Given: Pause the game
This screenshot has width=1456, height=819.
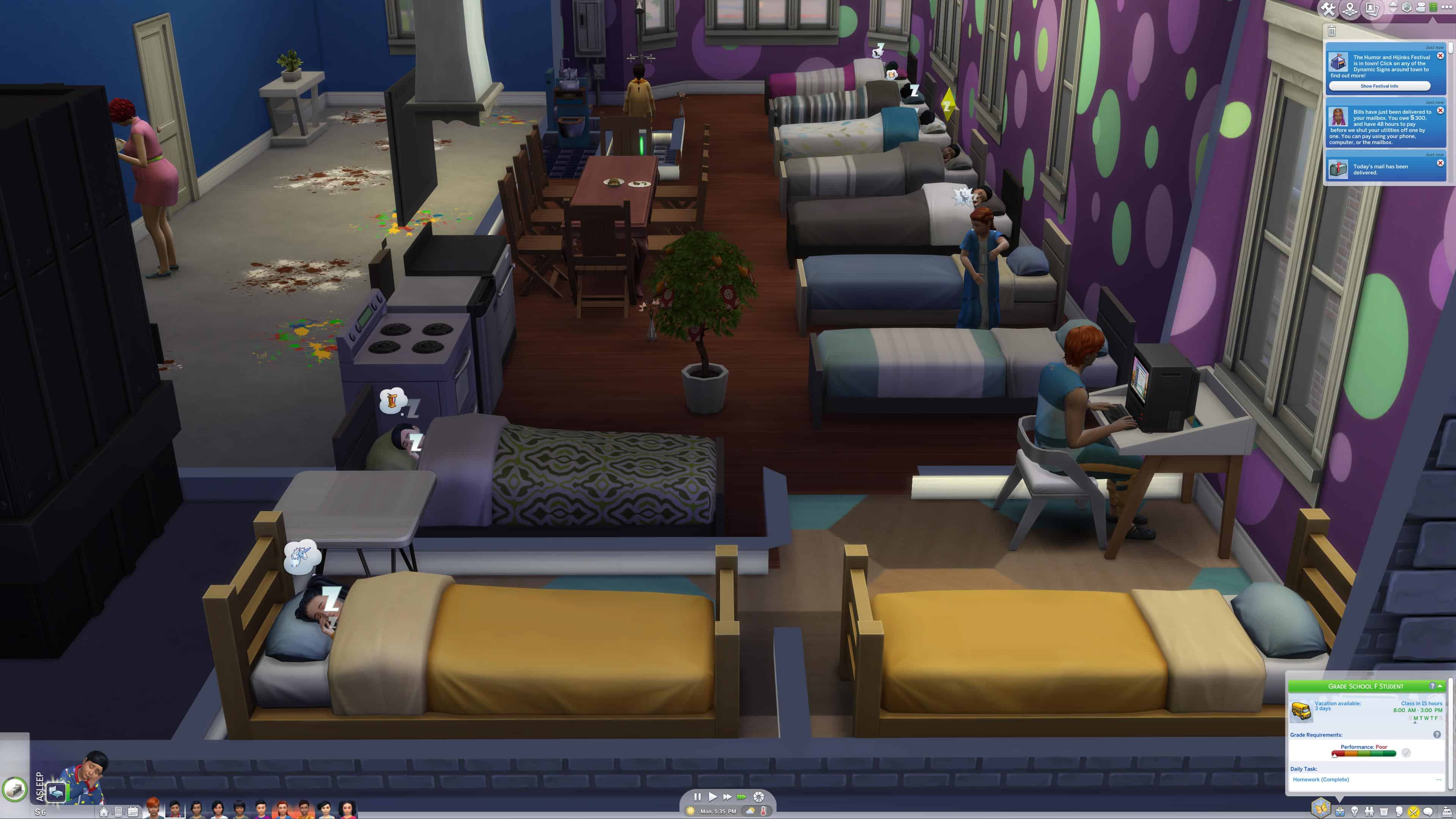Looking at the screenshot, I should tap(698, 797).
